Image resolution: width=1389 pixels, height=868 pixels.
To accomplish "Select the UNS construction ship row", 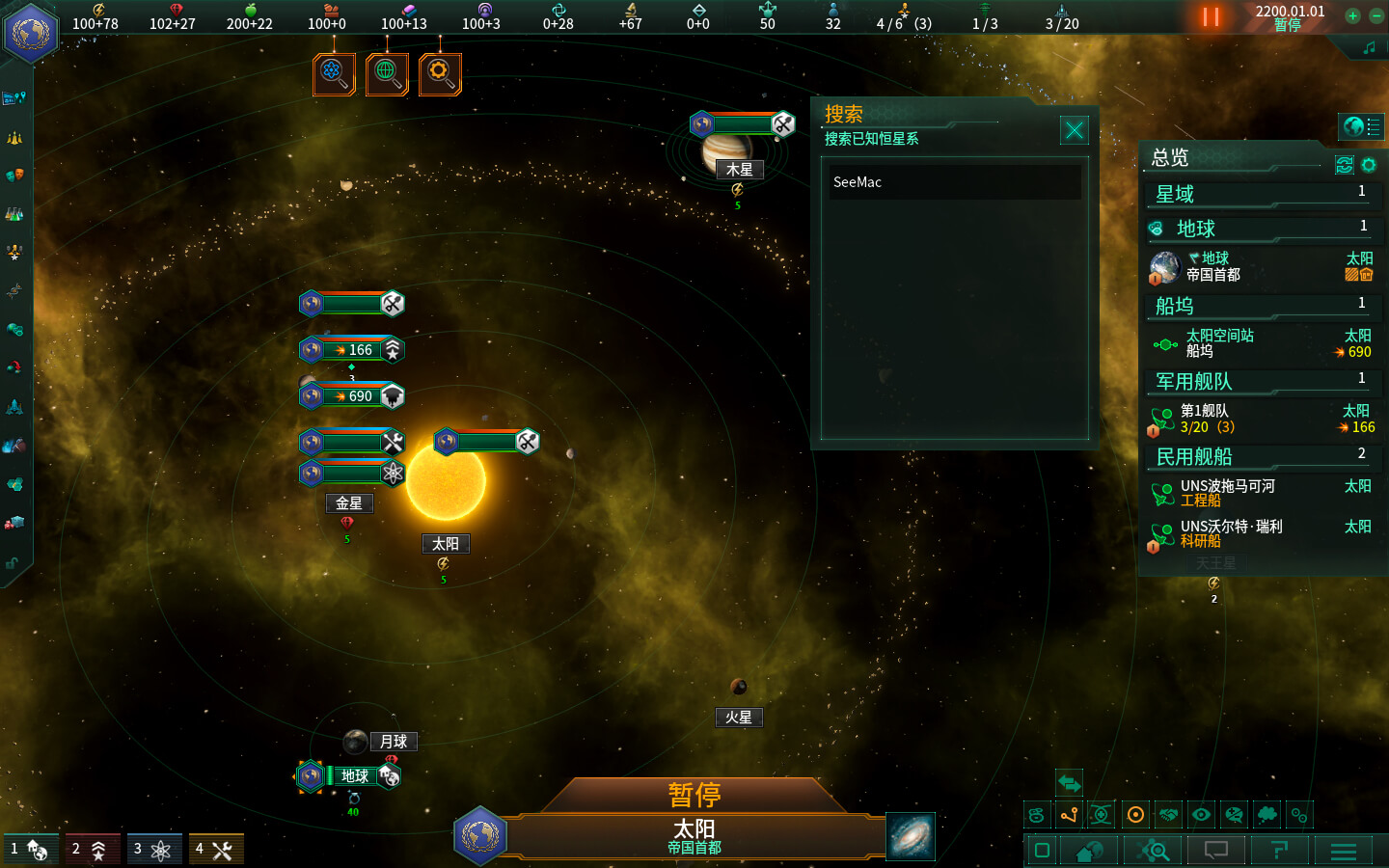I will 1262,493.
